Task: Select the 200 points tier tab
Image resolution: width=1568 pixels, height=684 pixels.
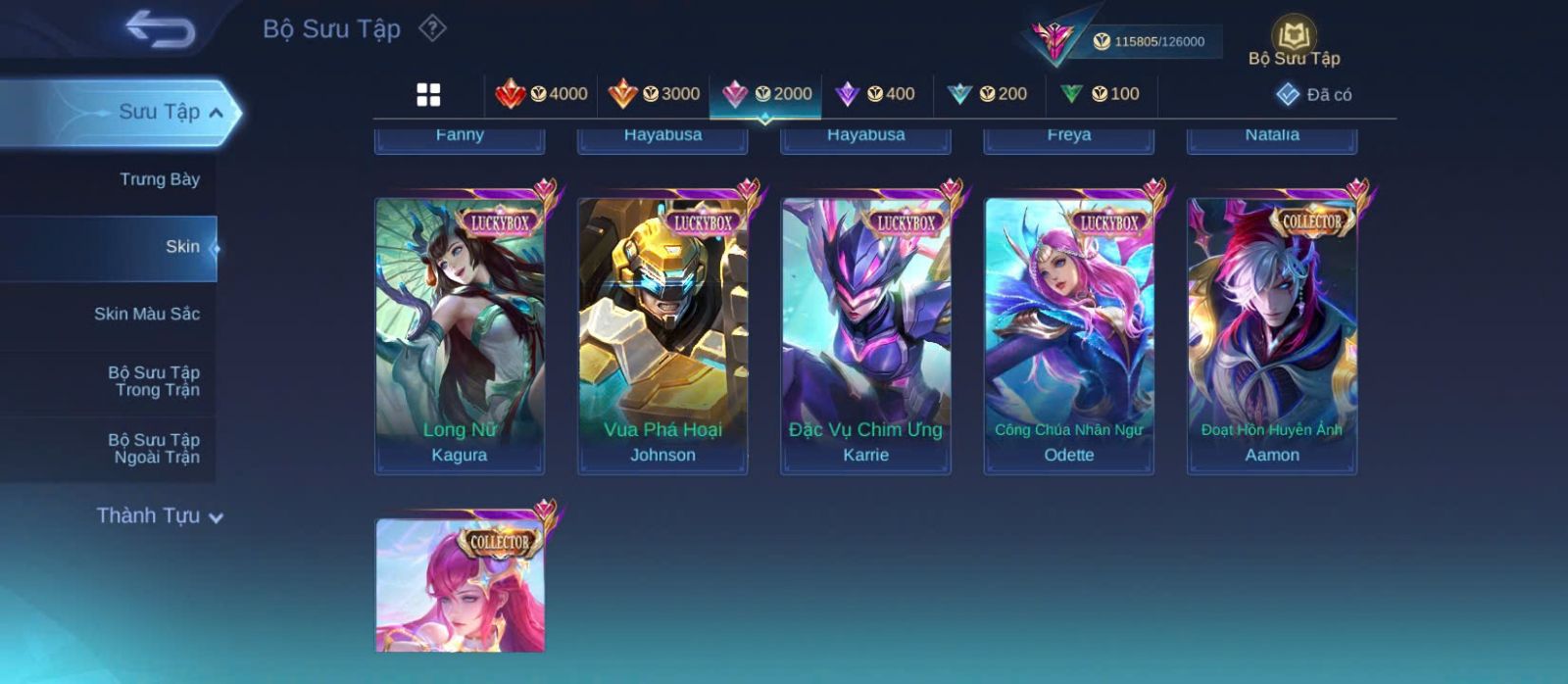Action: click(988, 94)
